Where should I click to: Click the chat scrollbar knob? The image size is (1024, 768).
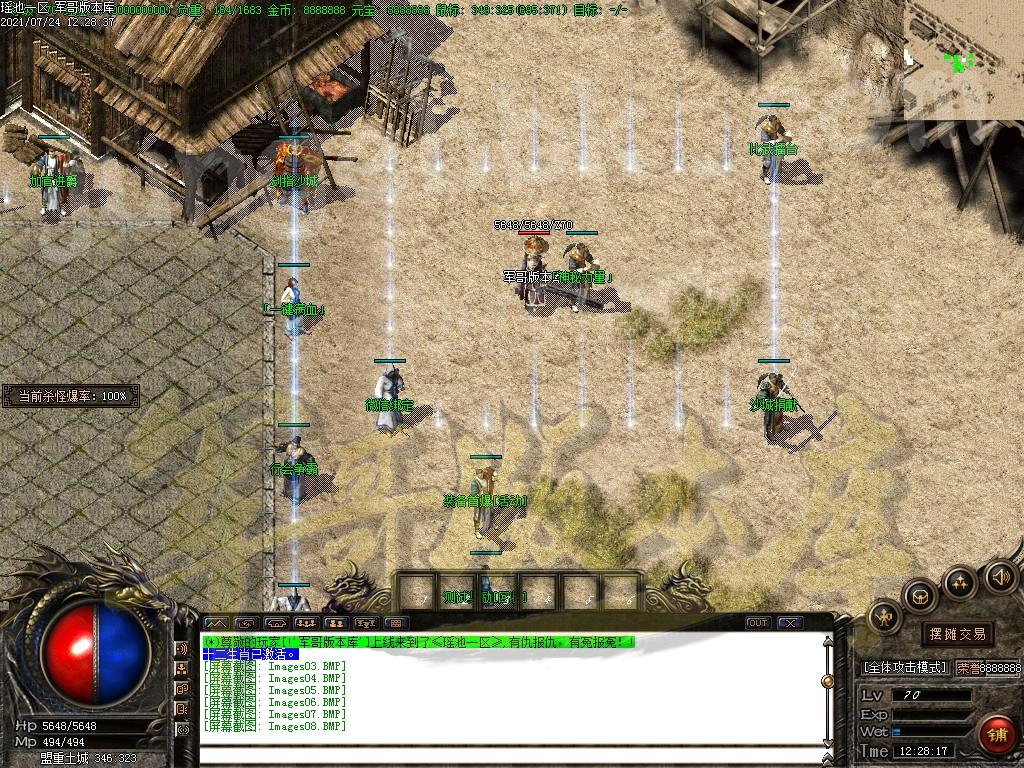827,681
